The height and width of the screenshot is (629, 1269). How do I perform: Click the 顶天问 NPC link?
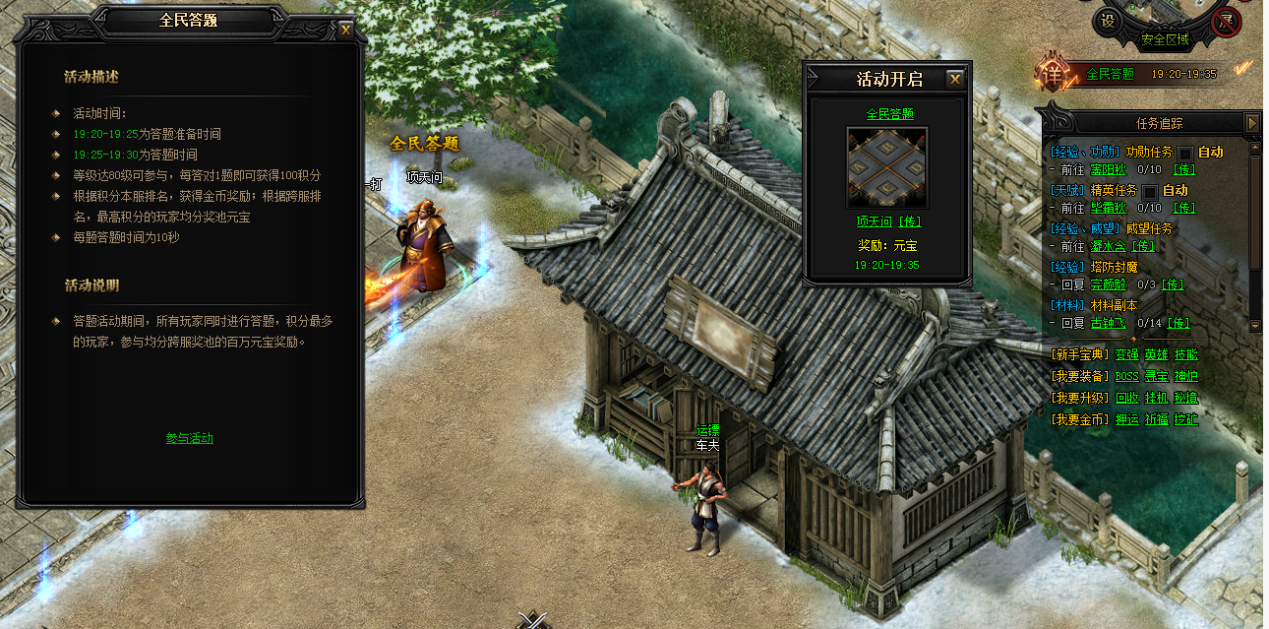[x=874, y=221]
